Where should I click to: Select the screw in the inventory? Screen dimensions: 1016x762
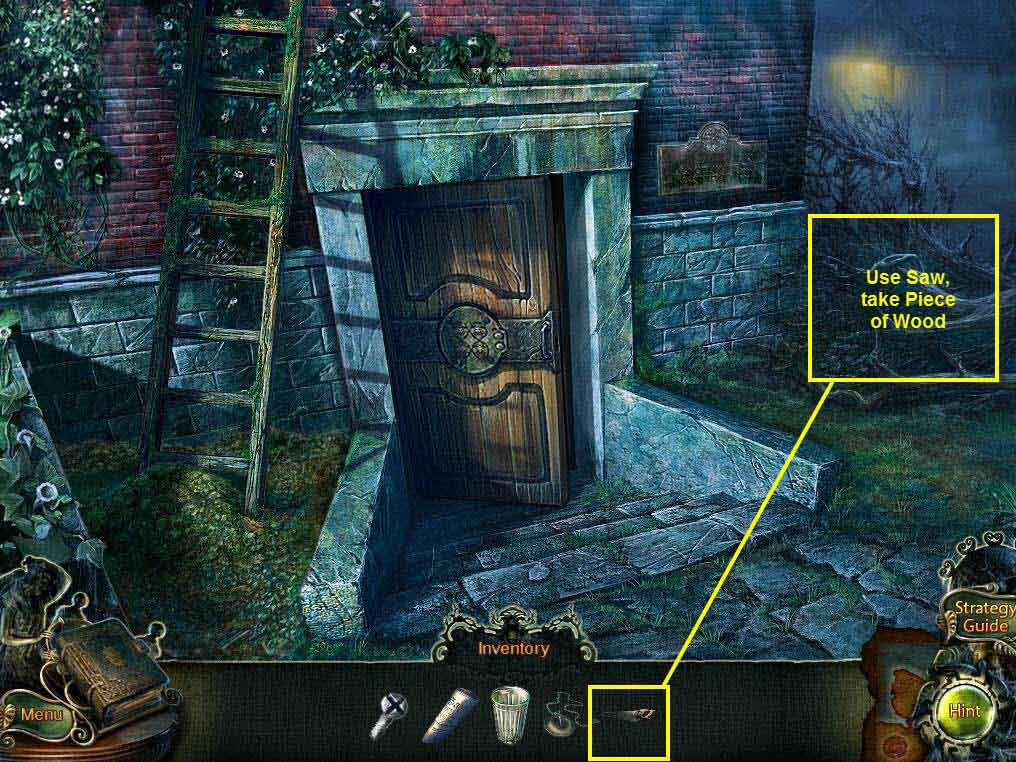coord(387,714)
